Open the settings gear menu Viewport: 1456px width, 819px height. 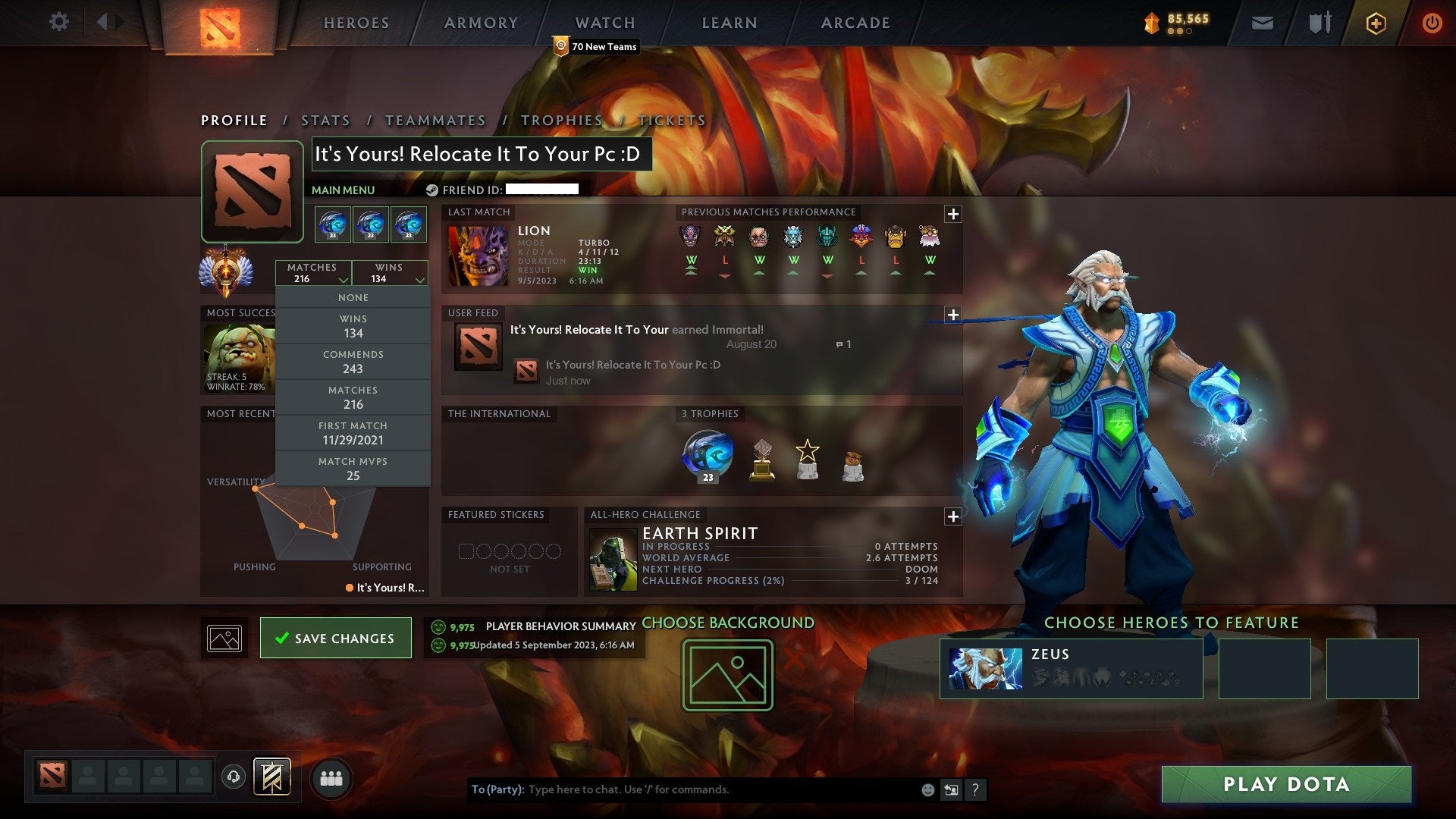(x=59, y=22)
